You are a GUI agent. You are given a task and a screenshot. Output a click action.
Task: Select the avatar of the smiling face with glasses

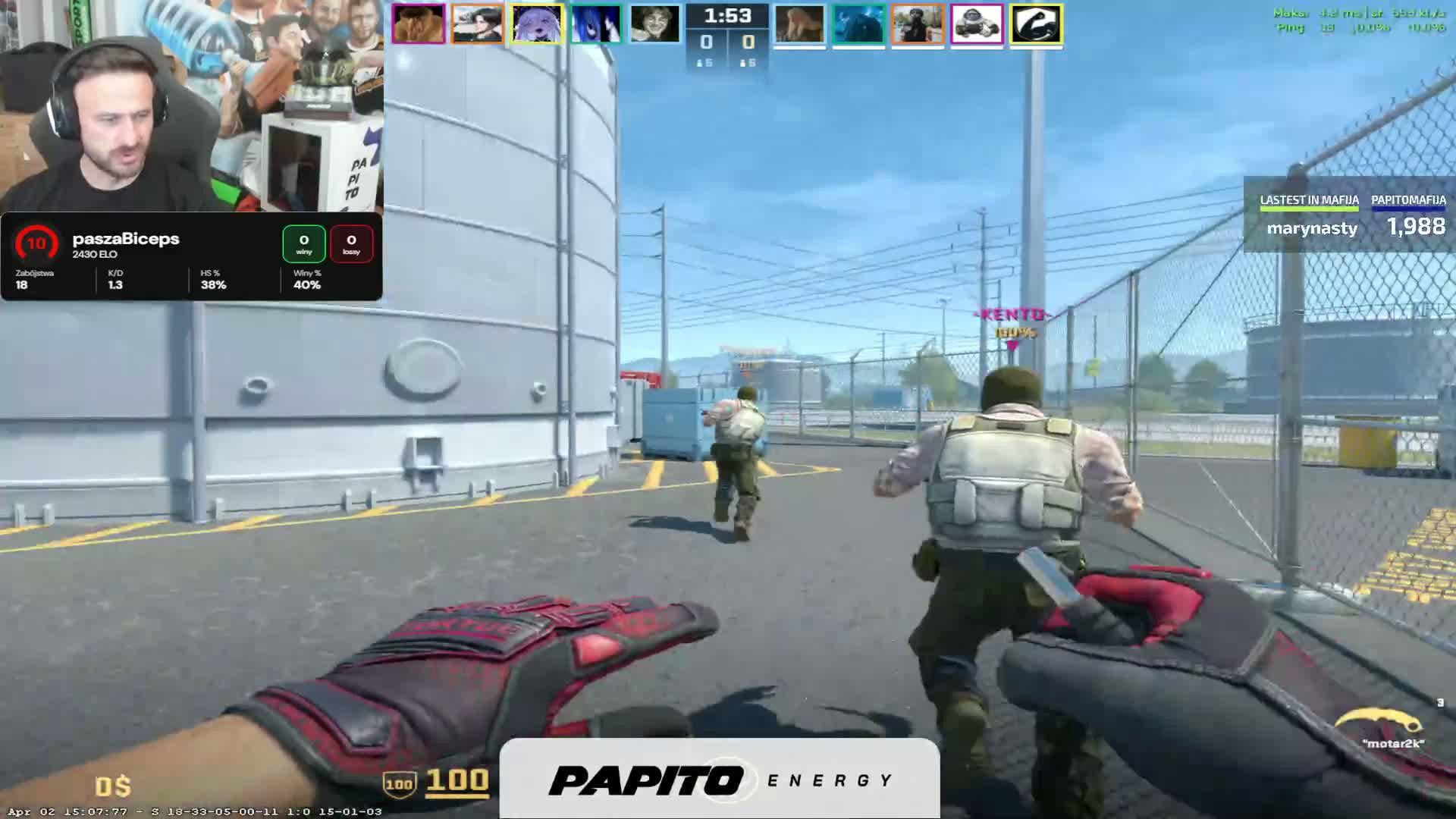click(x=655, y=24)
